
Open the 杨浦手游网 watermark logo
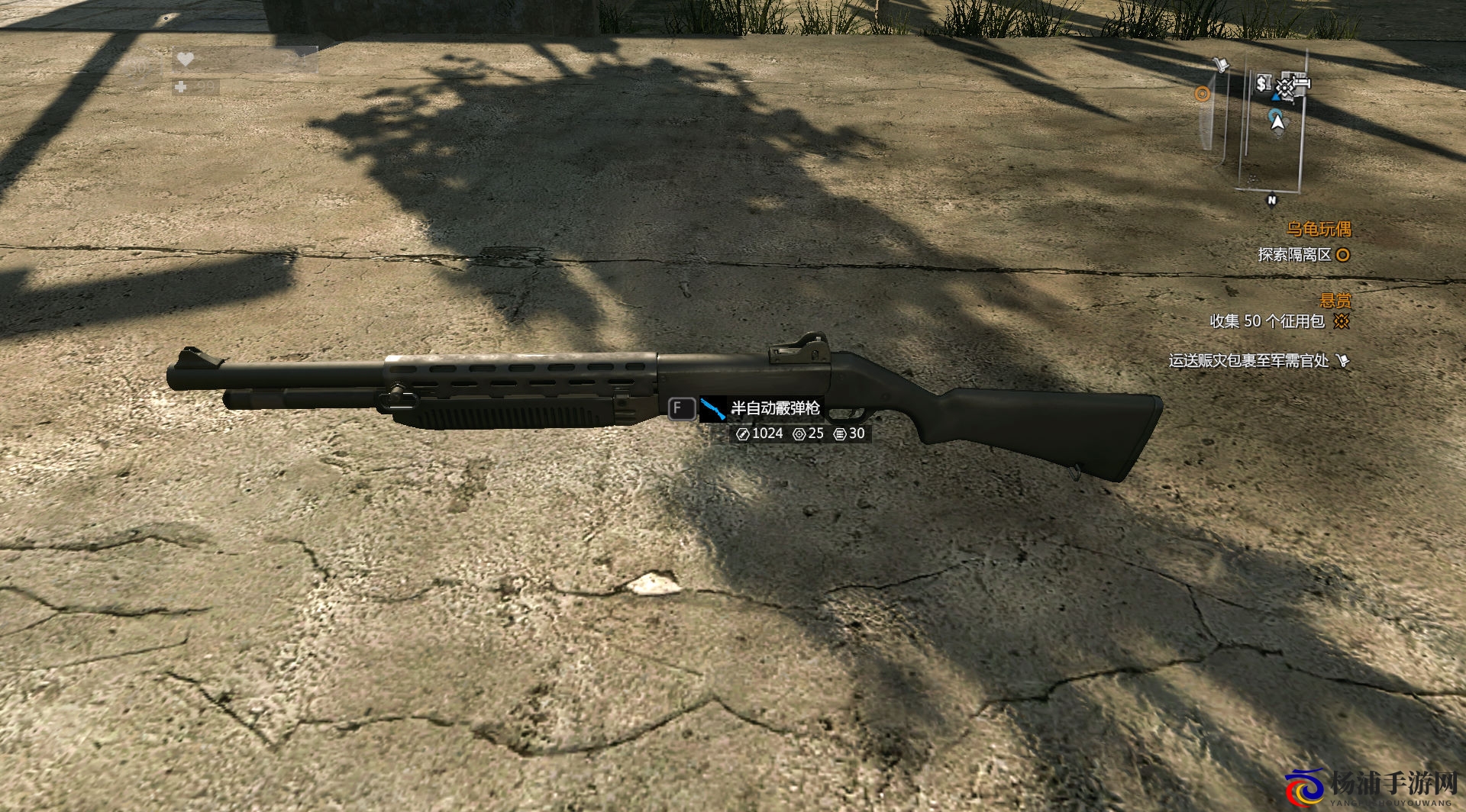coord(1374,788)
